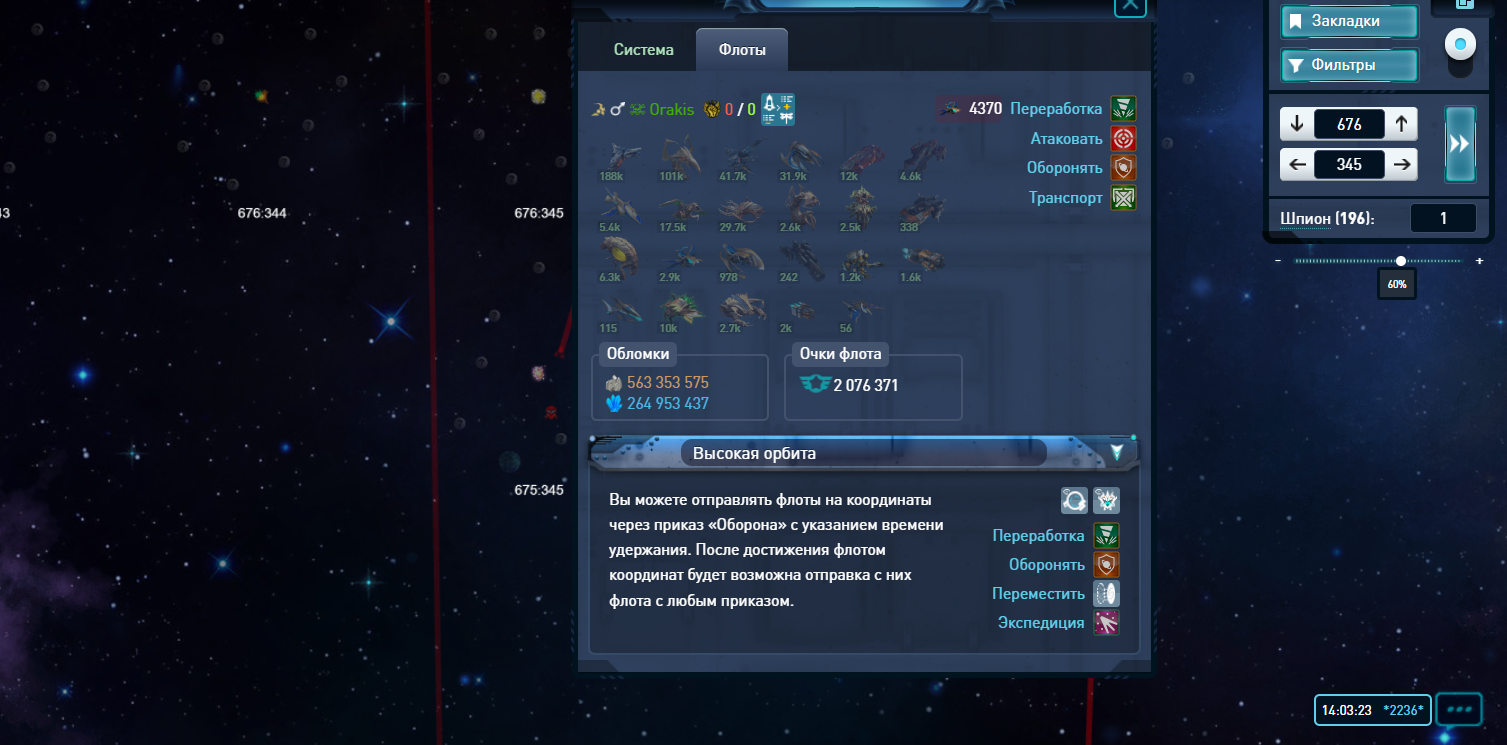Zoom out the map with the minus button

(x=1278, y=261)
